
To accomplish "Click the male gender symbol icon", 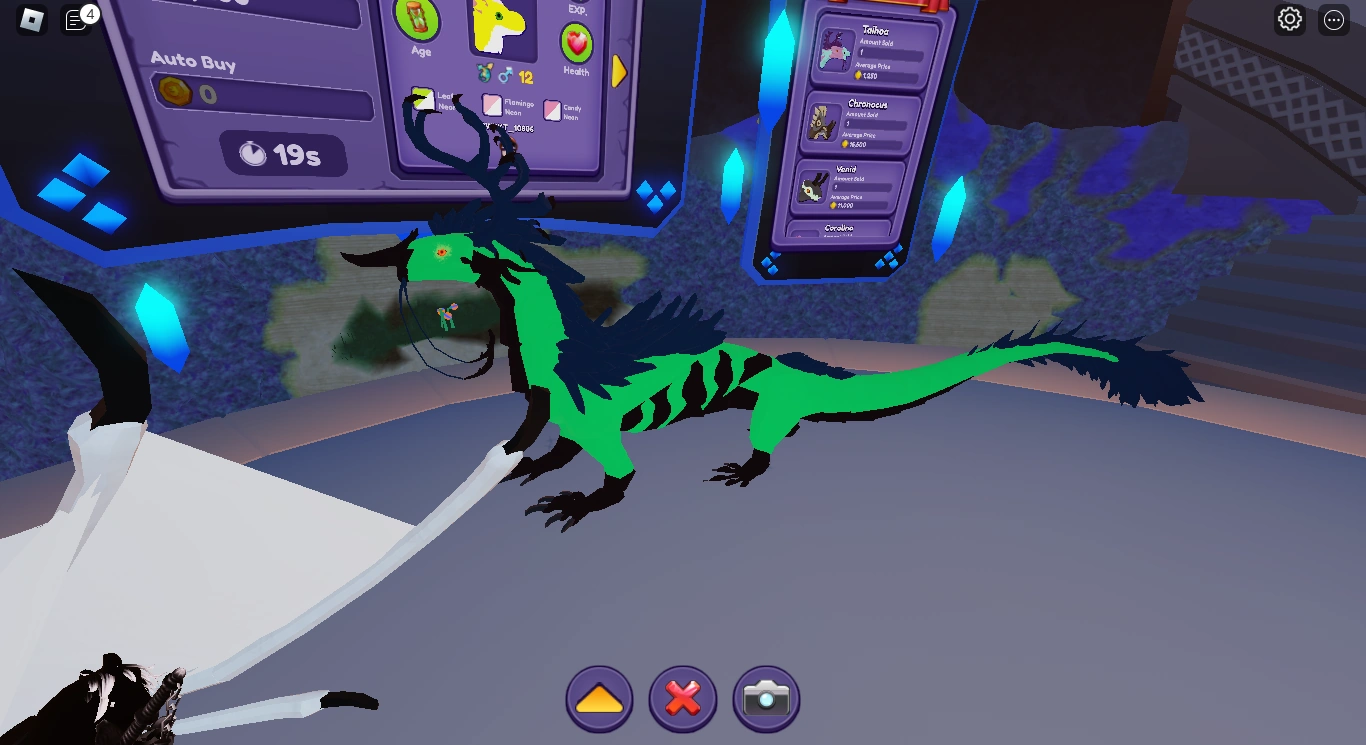I will pyautogui.click(x=505, y=75).
